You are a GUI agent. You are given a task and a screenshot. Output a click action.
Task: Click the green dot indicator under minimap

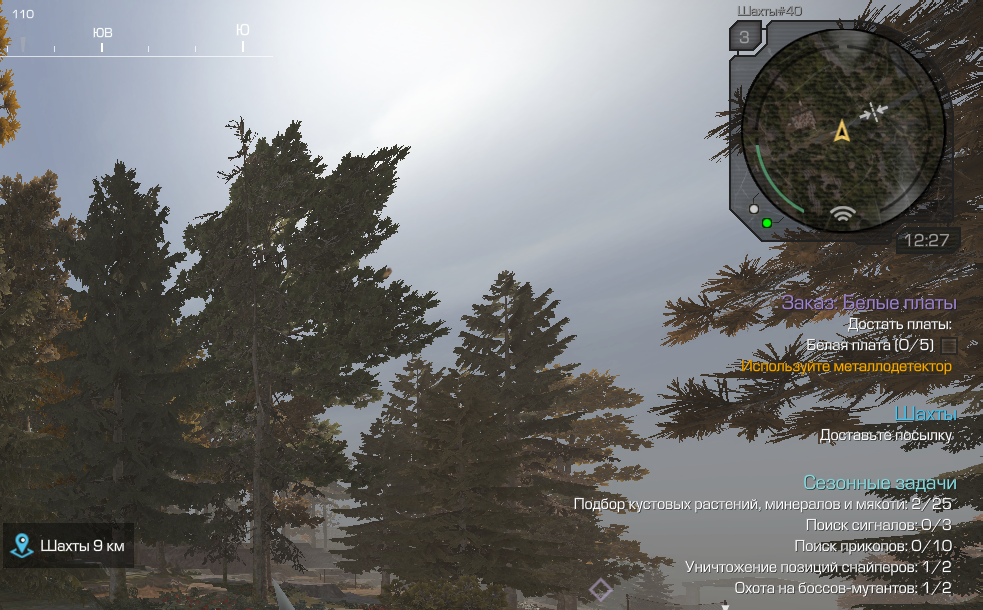pos(767,222)
